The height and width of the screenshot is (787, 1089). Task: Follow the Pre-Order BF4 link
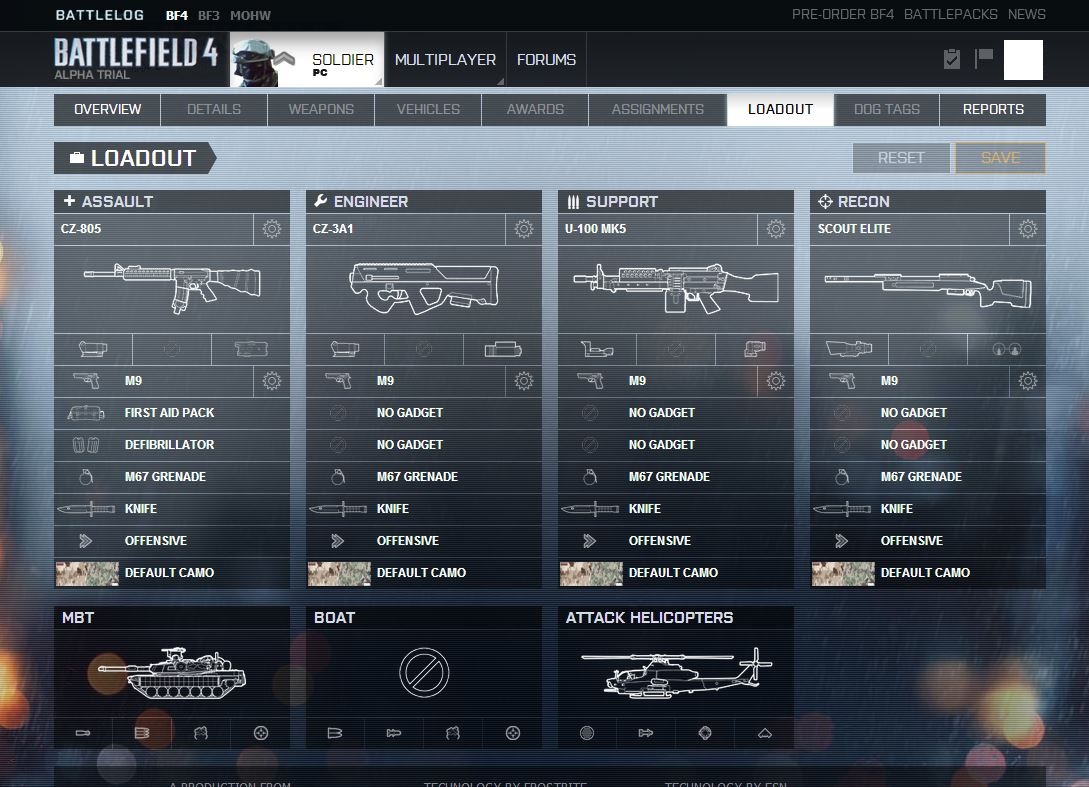[x=843, y=15]
